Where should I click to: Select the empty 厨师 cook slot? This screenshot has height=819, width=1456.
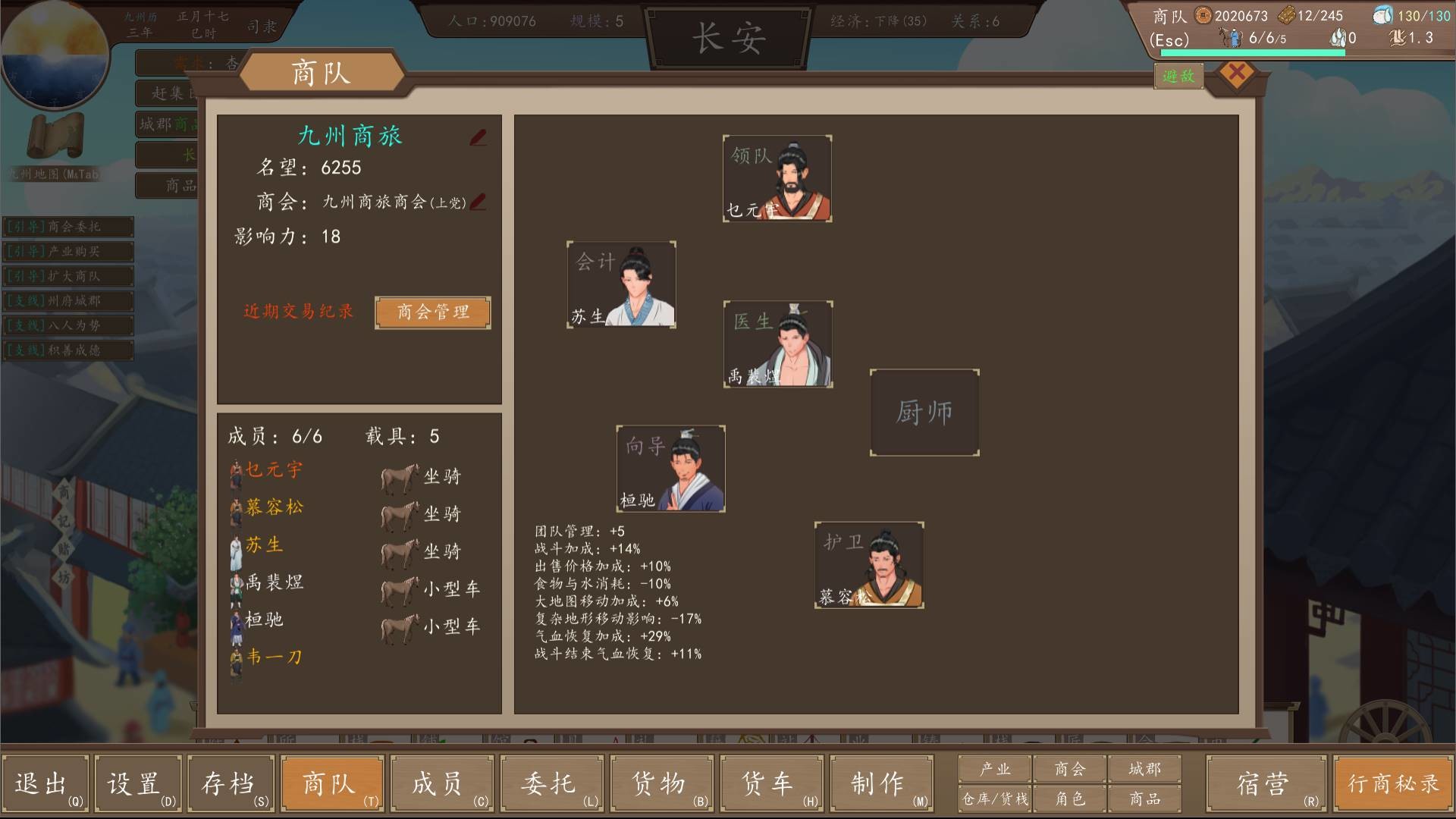tap(924, 413)
